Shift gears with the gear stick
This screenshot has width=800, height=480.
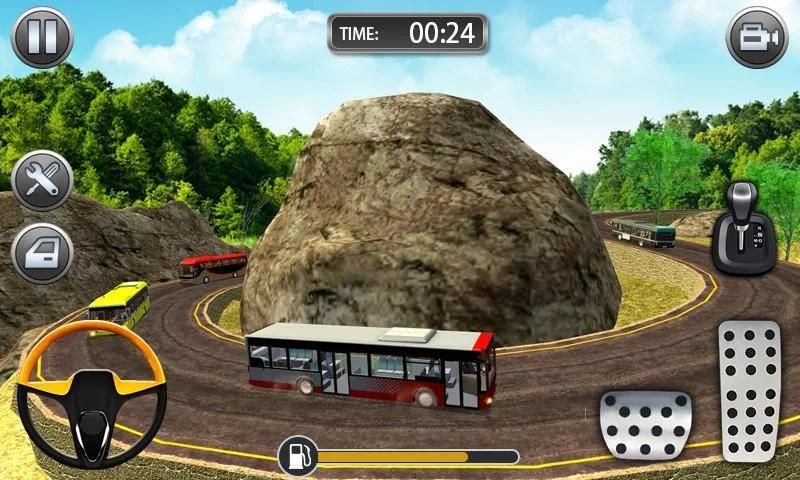pos(743,227)
